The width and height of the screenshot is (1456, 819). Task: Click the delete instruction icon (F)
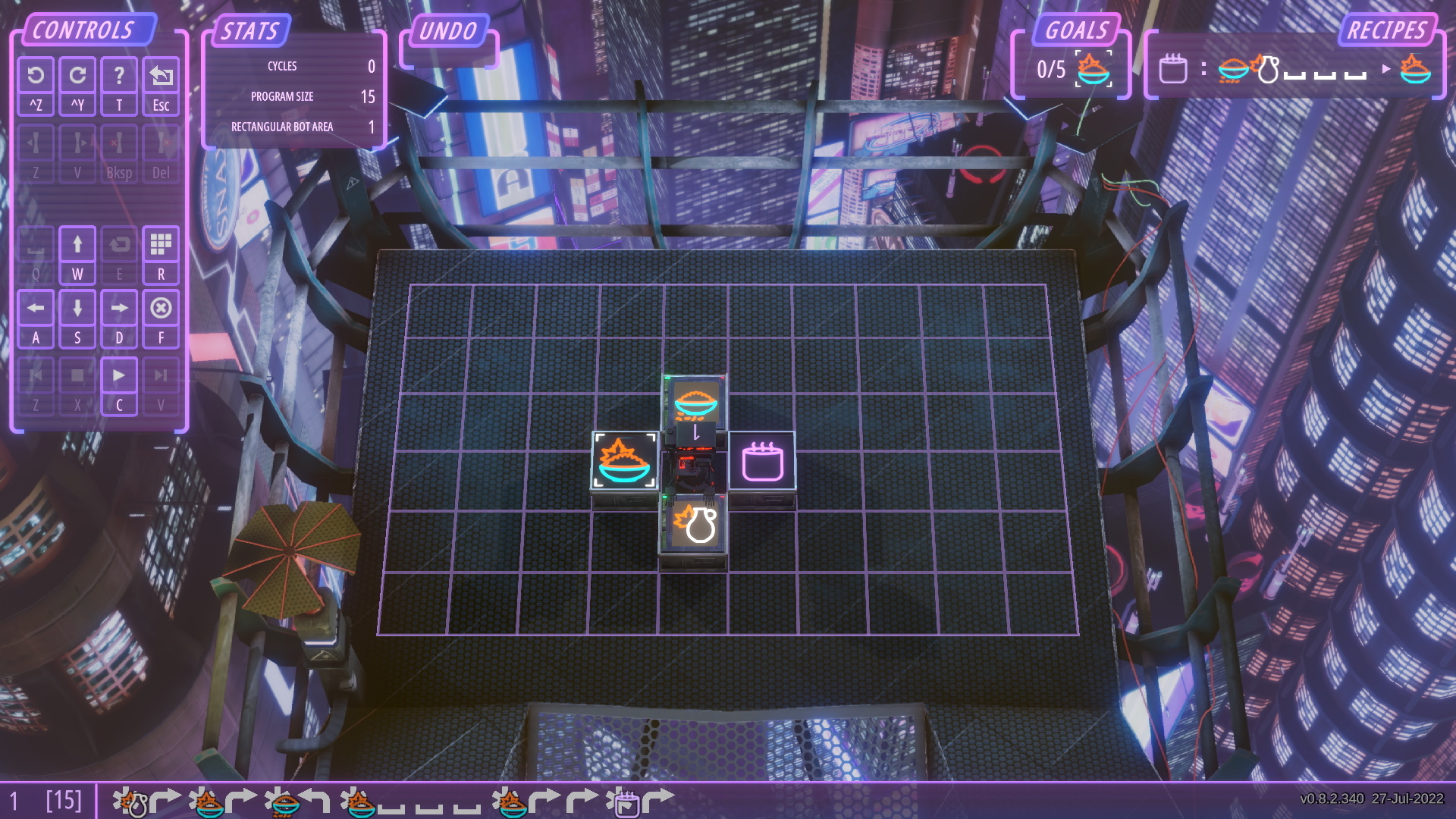(x=161, y=308)
